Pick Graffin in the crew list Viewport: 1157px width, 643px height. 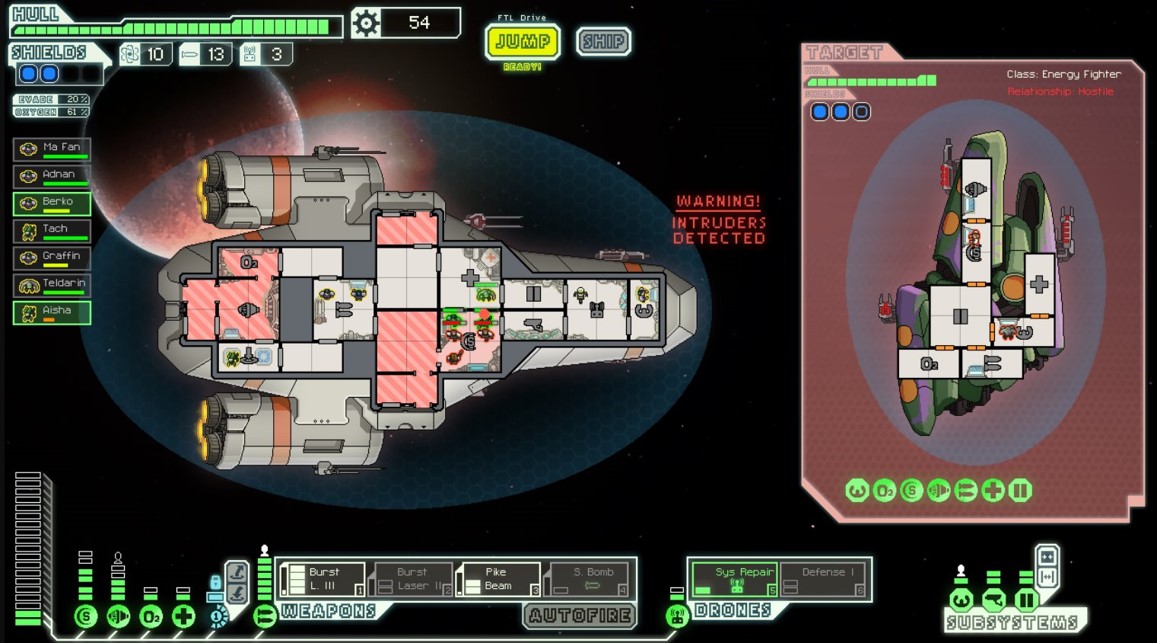[52, 257]
